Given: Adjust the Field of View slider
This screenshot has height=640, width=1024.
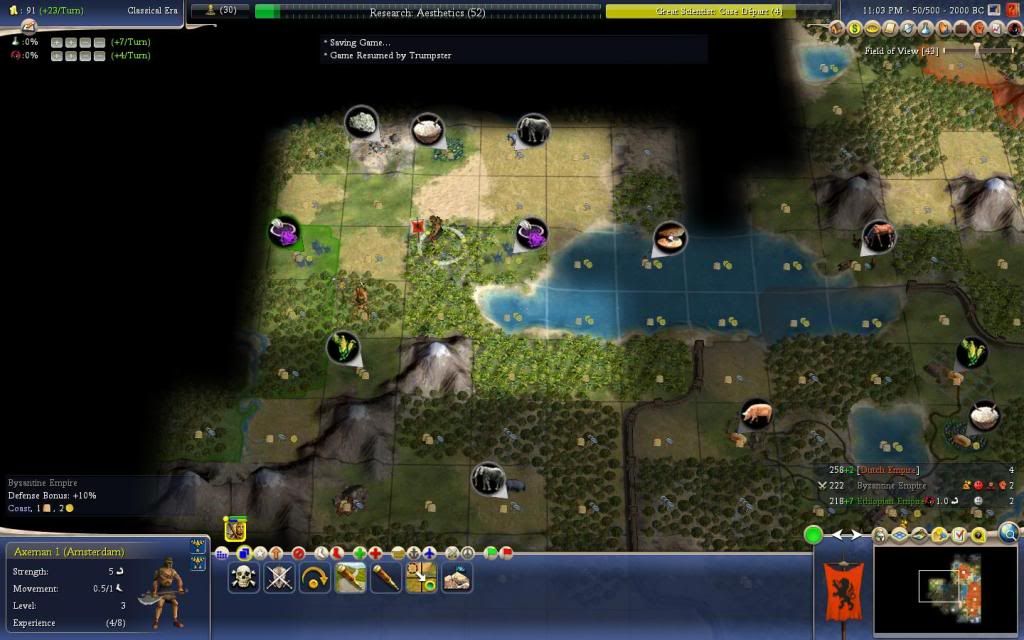Looking at the screenshot, I should pyautogui.click(x=977, y=49).
